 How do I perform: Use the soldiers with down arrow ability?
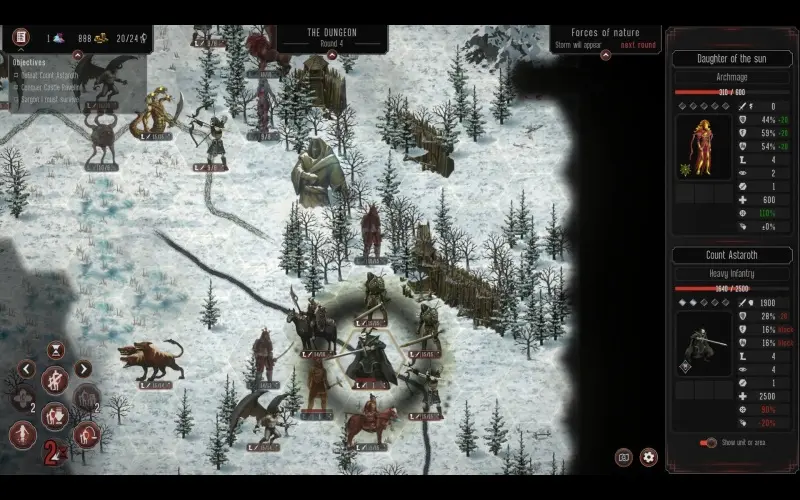[x=55, y=414]
